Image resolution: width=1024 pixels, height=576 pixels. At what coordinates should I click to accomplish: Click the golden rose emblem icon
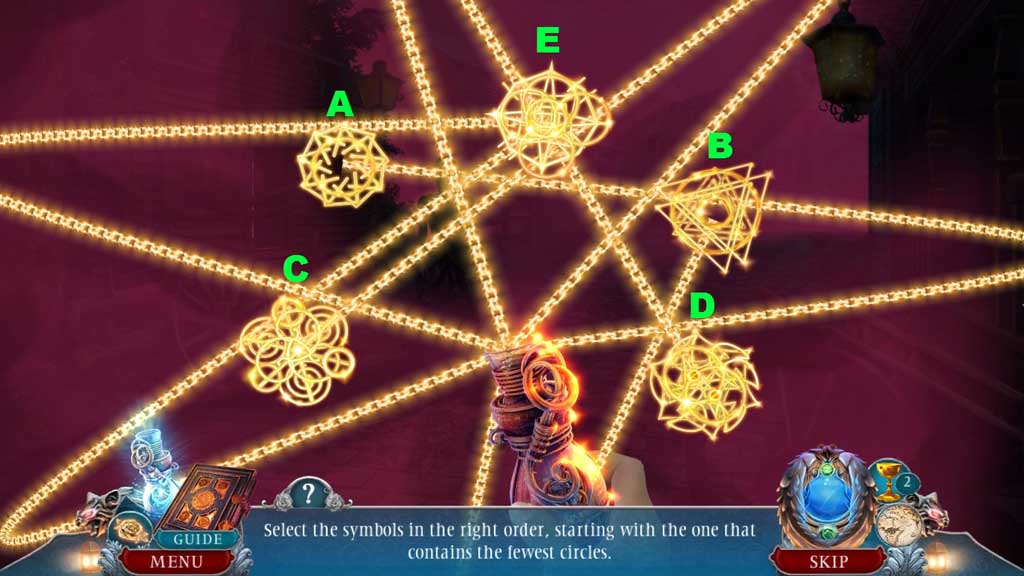coord(130,529)
